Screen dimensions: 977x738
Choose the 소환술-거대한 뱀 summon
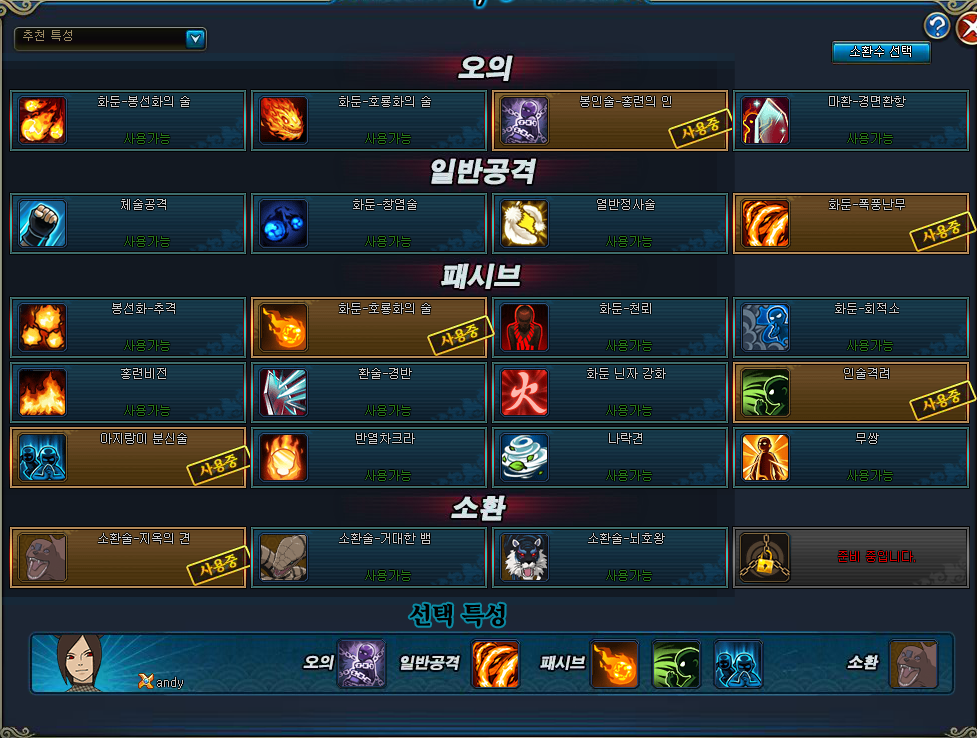coord(369,557)
